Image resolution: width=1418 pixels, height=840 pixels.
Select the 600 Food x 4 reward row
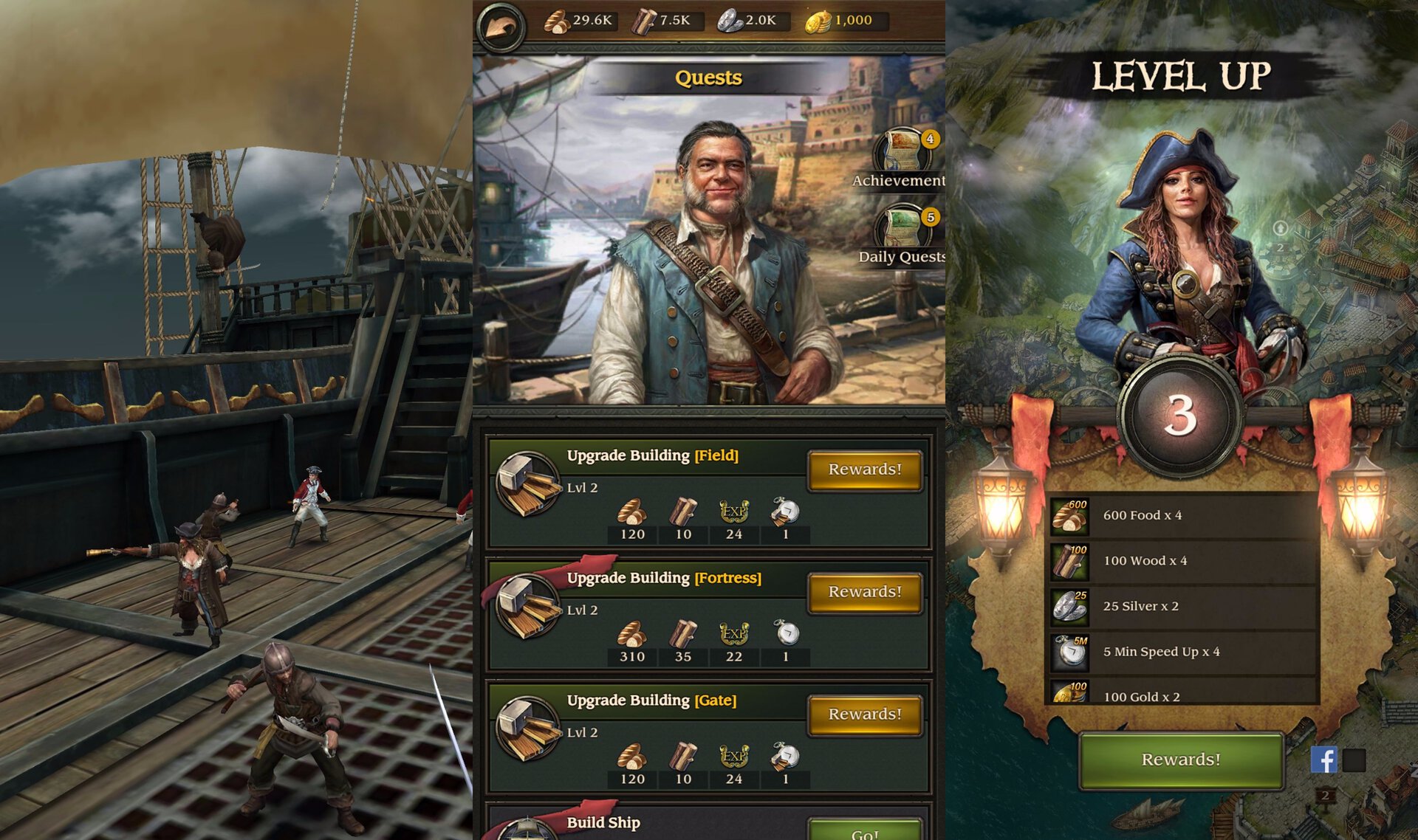pyautogui.click(x=1183, y=515)
